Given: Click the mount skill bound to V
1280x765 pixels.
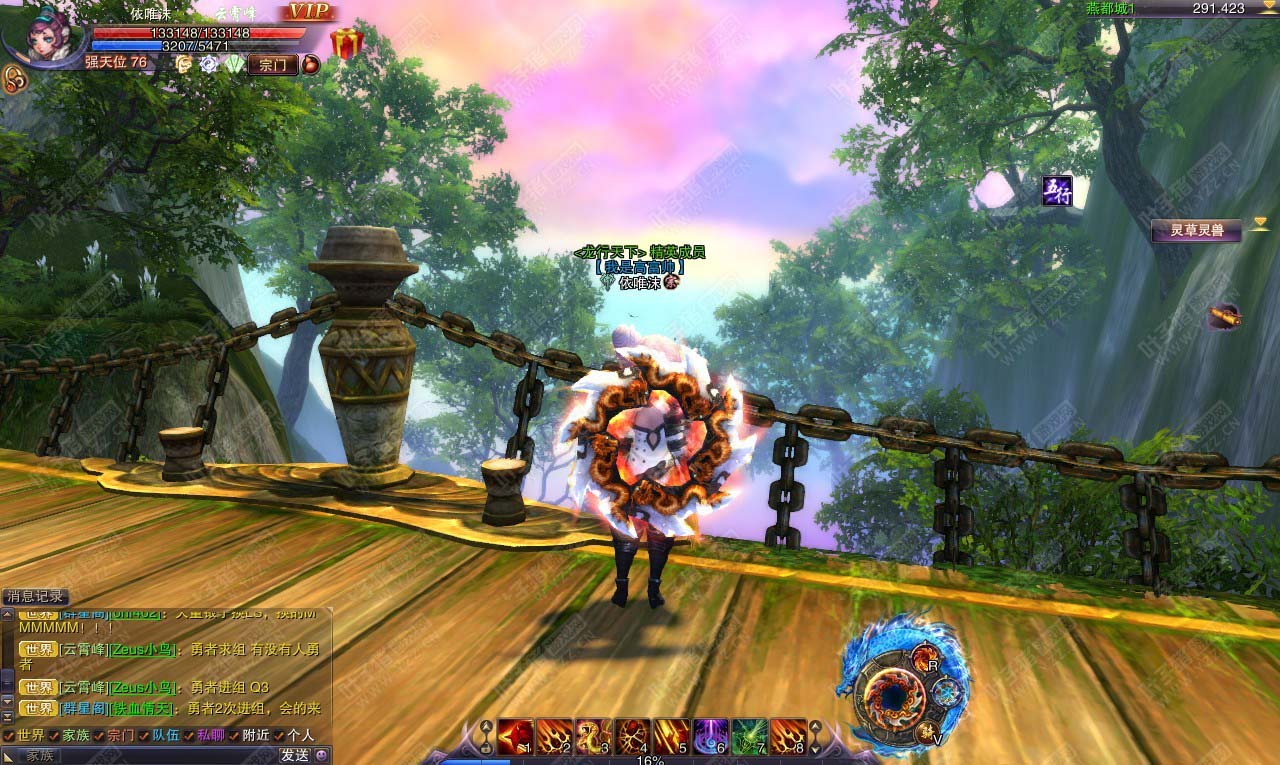Looking at the screenshot, I should pos(929,734).
